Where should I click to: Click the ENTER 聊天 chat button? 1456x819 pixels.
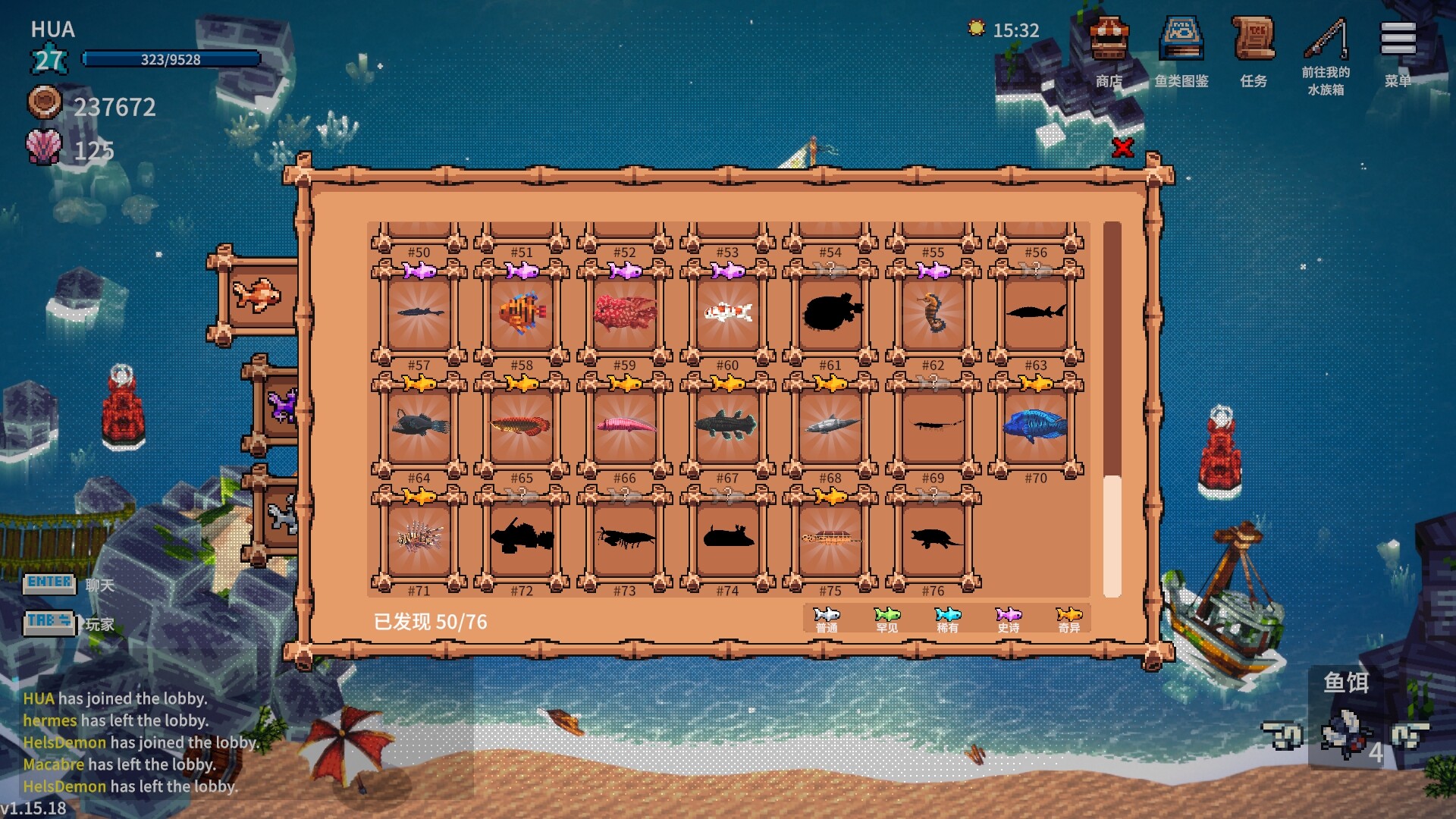coord(49,582)
